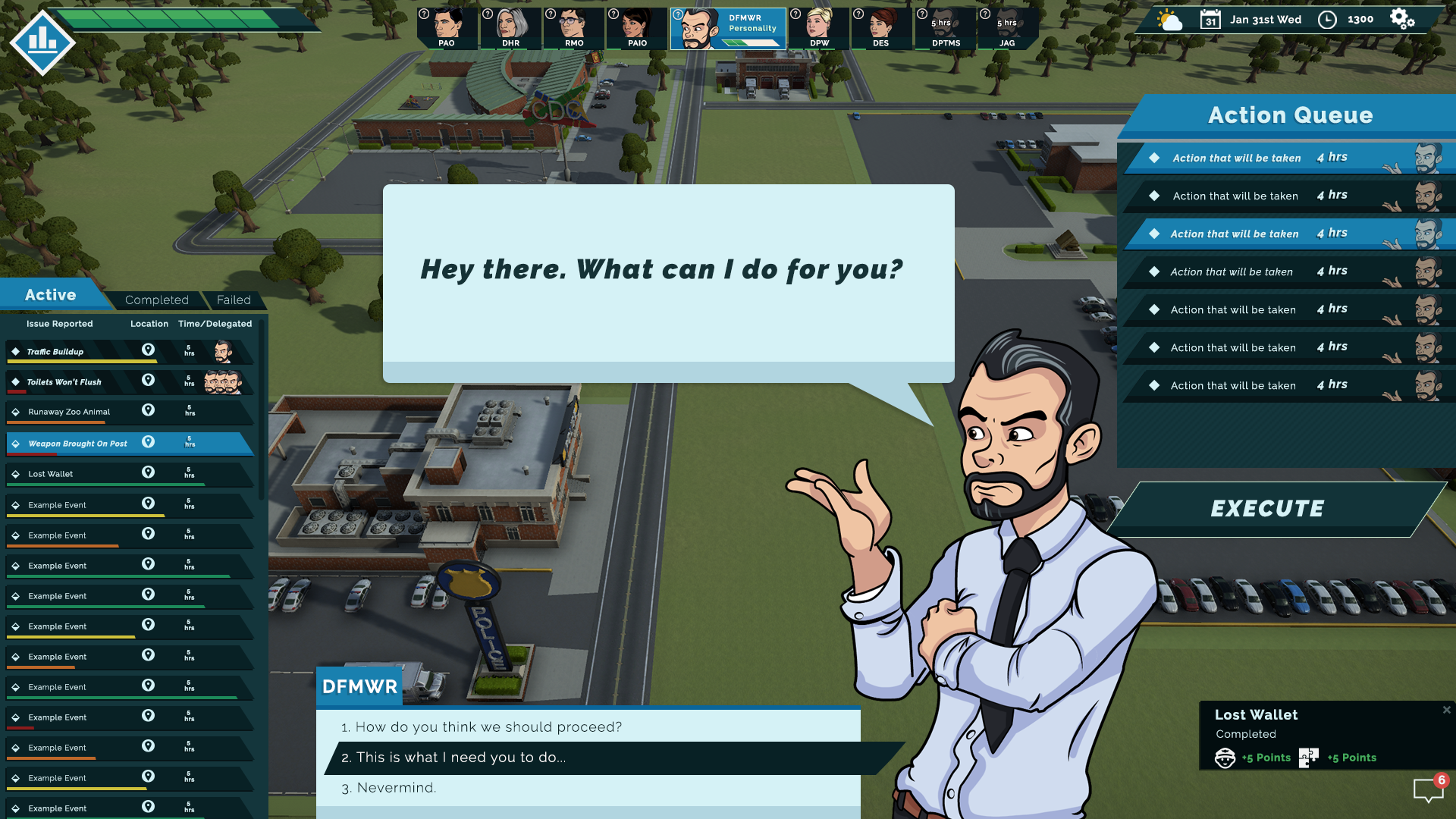Select the DHR staff portrait

click(510, 28)
